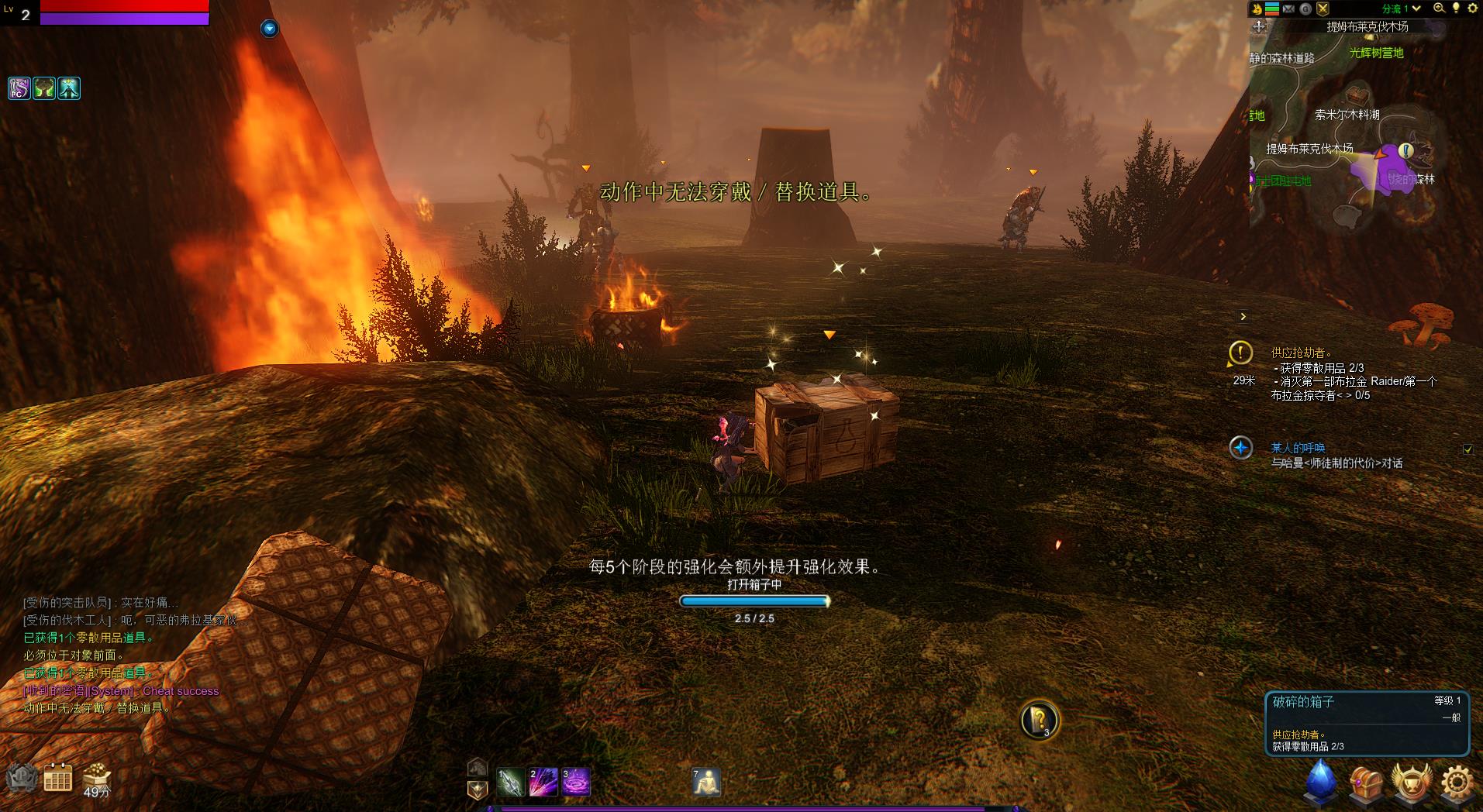The height and width of the screenshot is (812, 1483).
Task: Open the calendar icon
Action: pos(58,778)
